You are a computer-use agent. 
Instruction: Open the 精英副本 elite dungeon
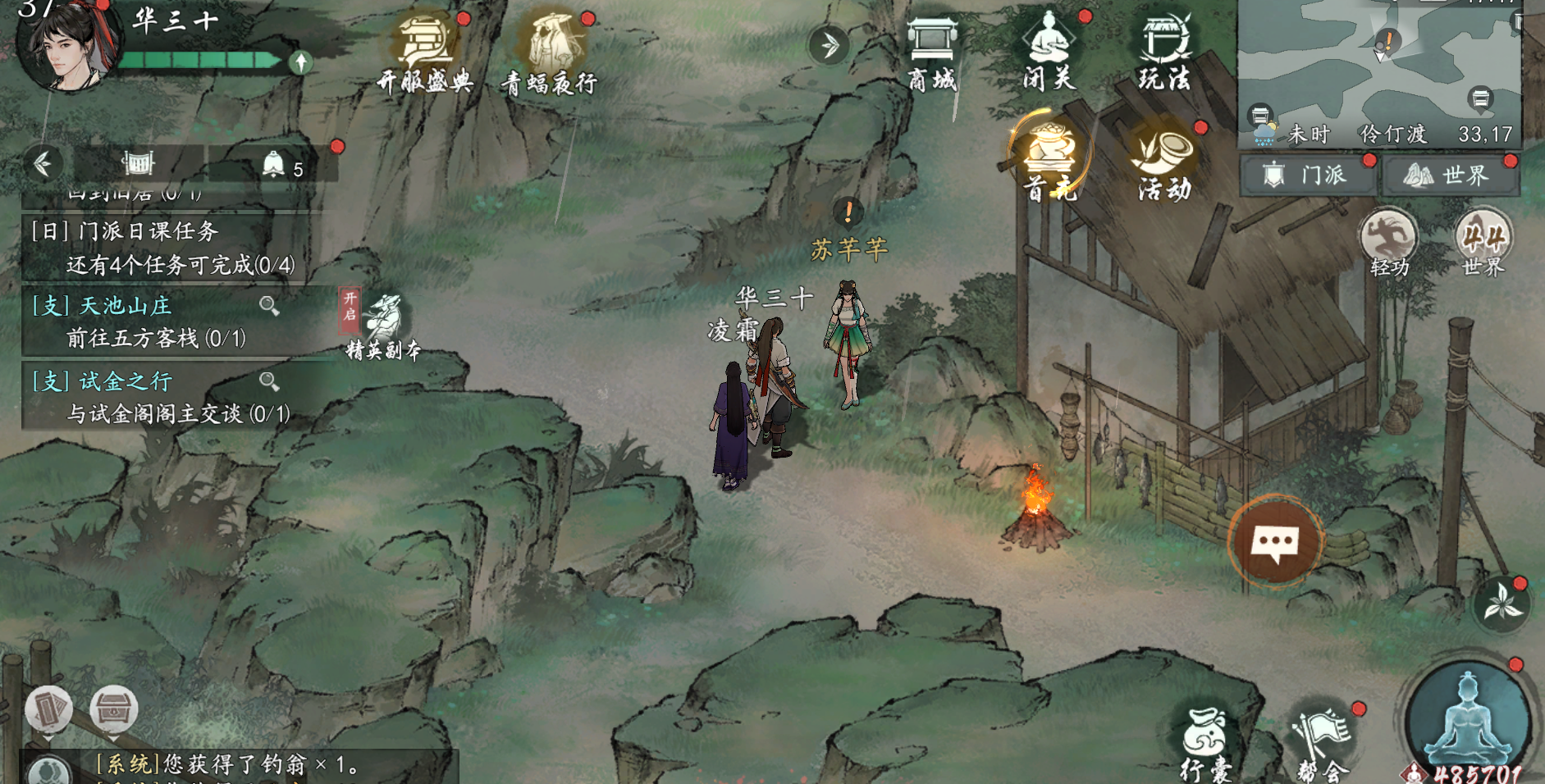(384, 326)
